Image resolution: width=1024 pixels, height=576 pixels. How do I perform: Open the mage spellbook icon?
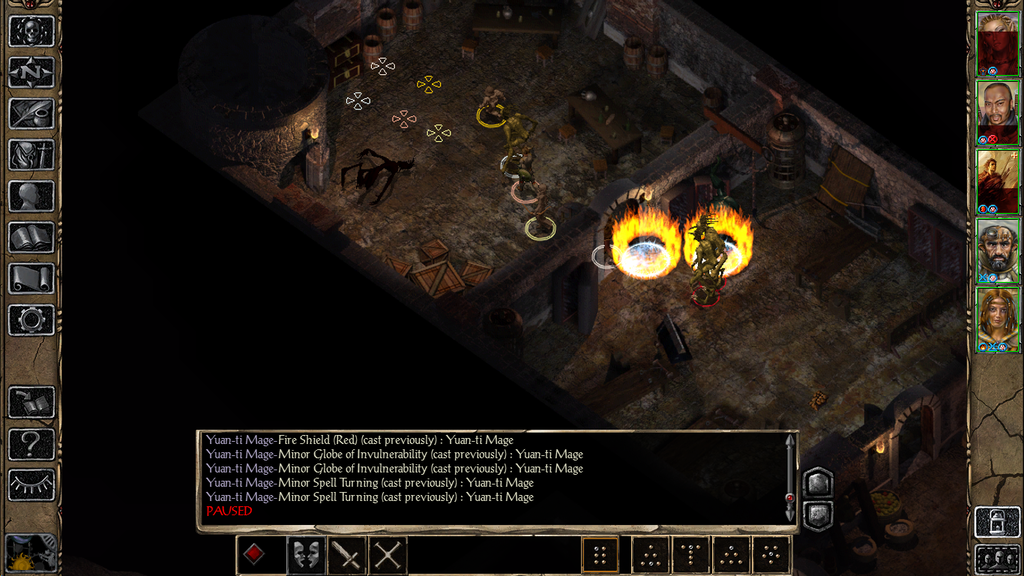[x=31, y=237]
